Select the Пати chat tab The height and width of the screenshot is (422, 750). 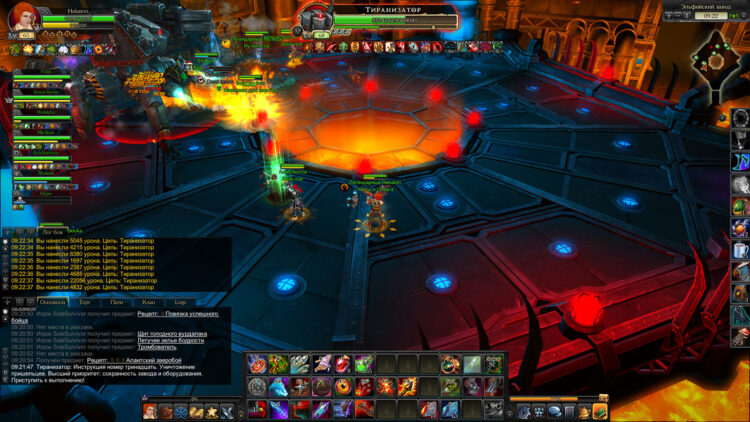117,301
